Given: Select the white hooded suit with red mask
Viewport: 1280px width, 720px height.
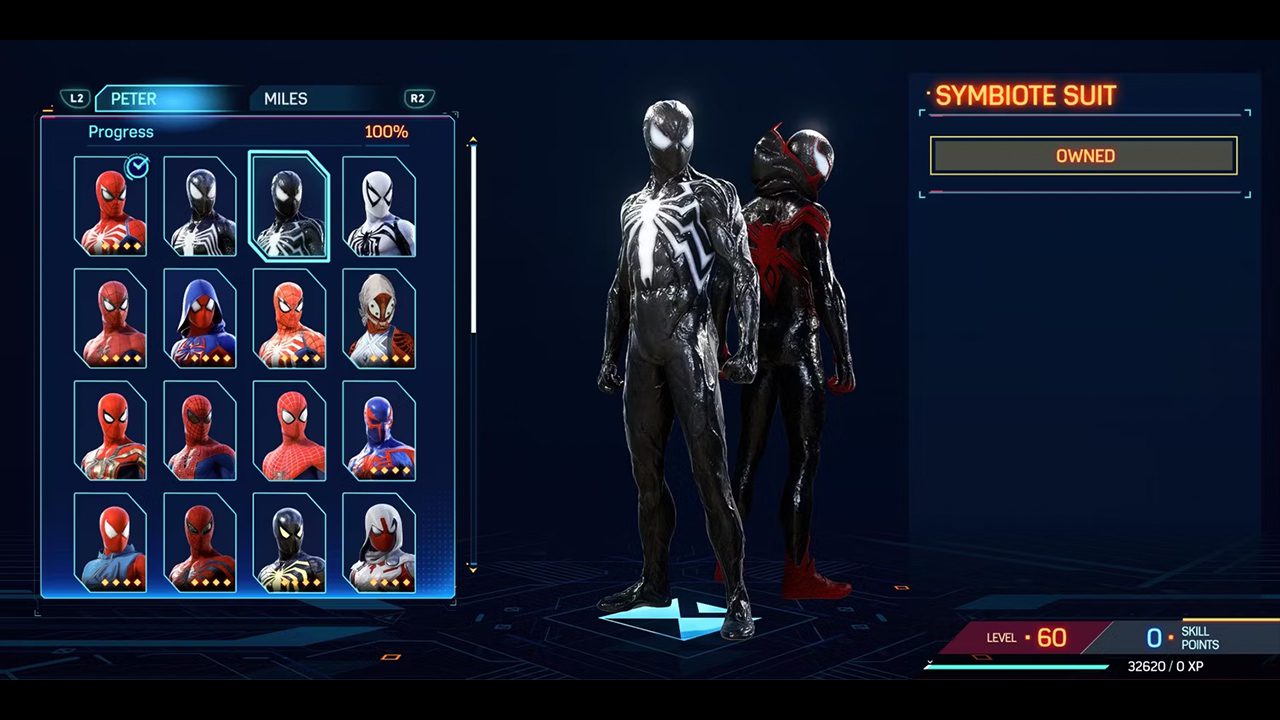Looking at the screenshot, I should (379, 542).
